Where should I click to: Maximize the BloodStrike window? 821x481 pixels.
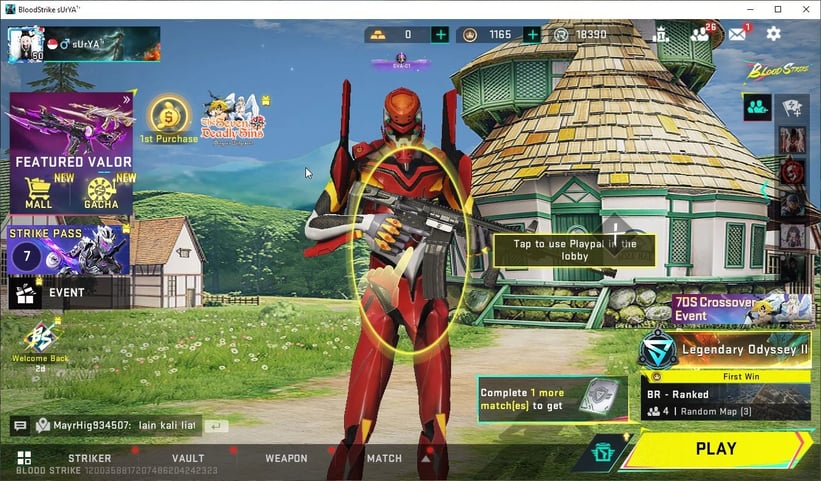pyautogui.click(x=777, y=9)
